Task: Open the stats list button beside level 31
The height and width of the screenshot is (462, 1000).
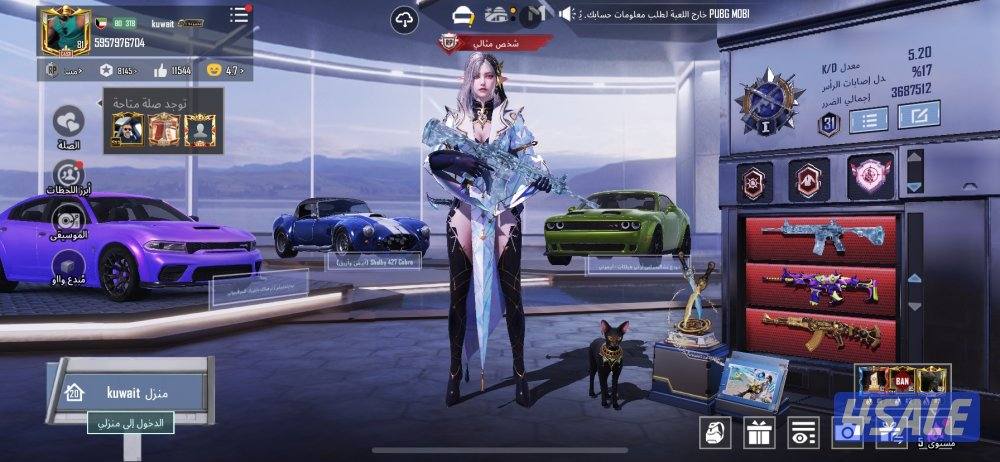Action: pos(869,121)
